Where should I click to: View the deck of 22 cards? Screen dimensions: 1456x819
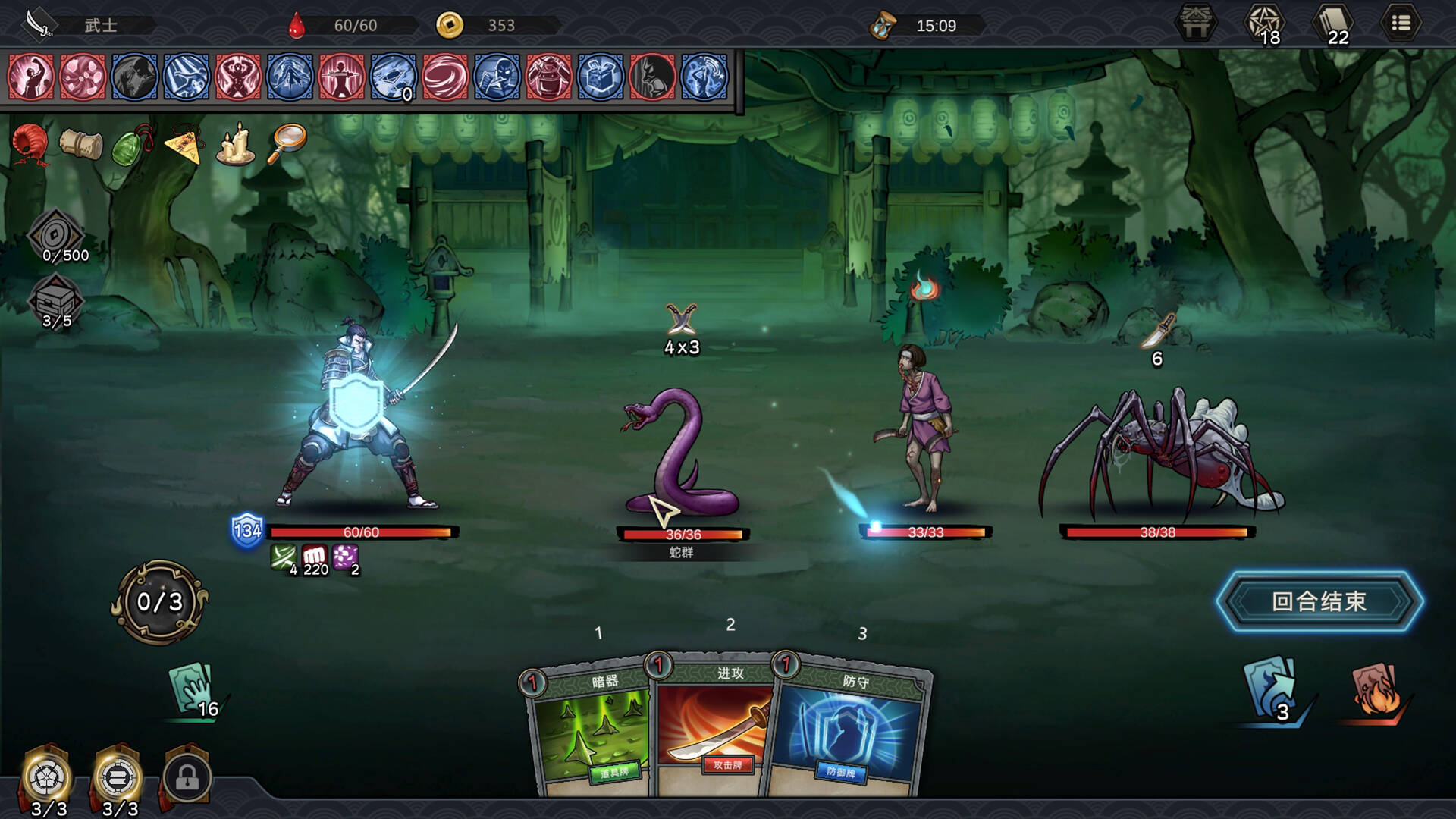1333,24
